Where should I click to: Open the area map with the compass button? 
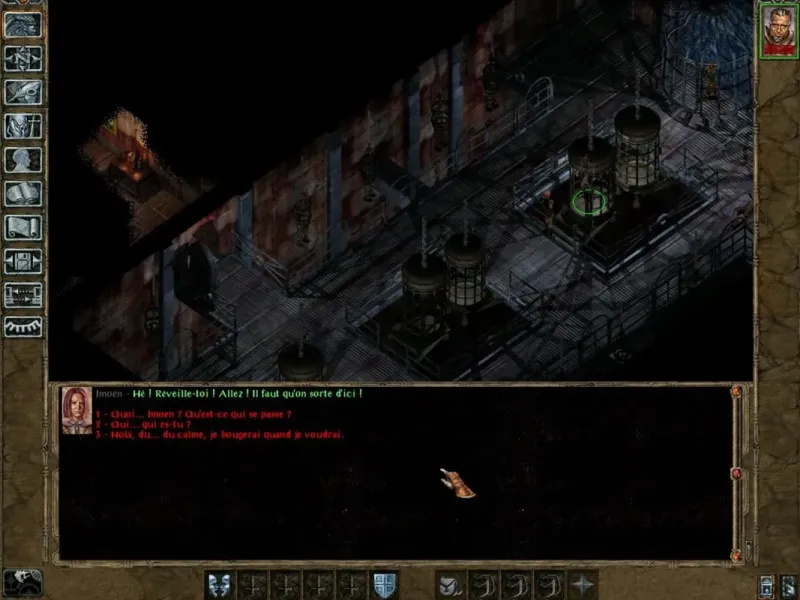point(23,57)
